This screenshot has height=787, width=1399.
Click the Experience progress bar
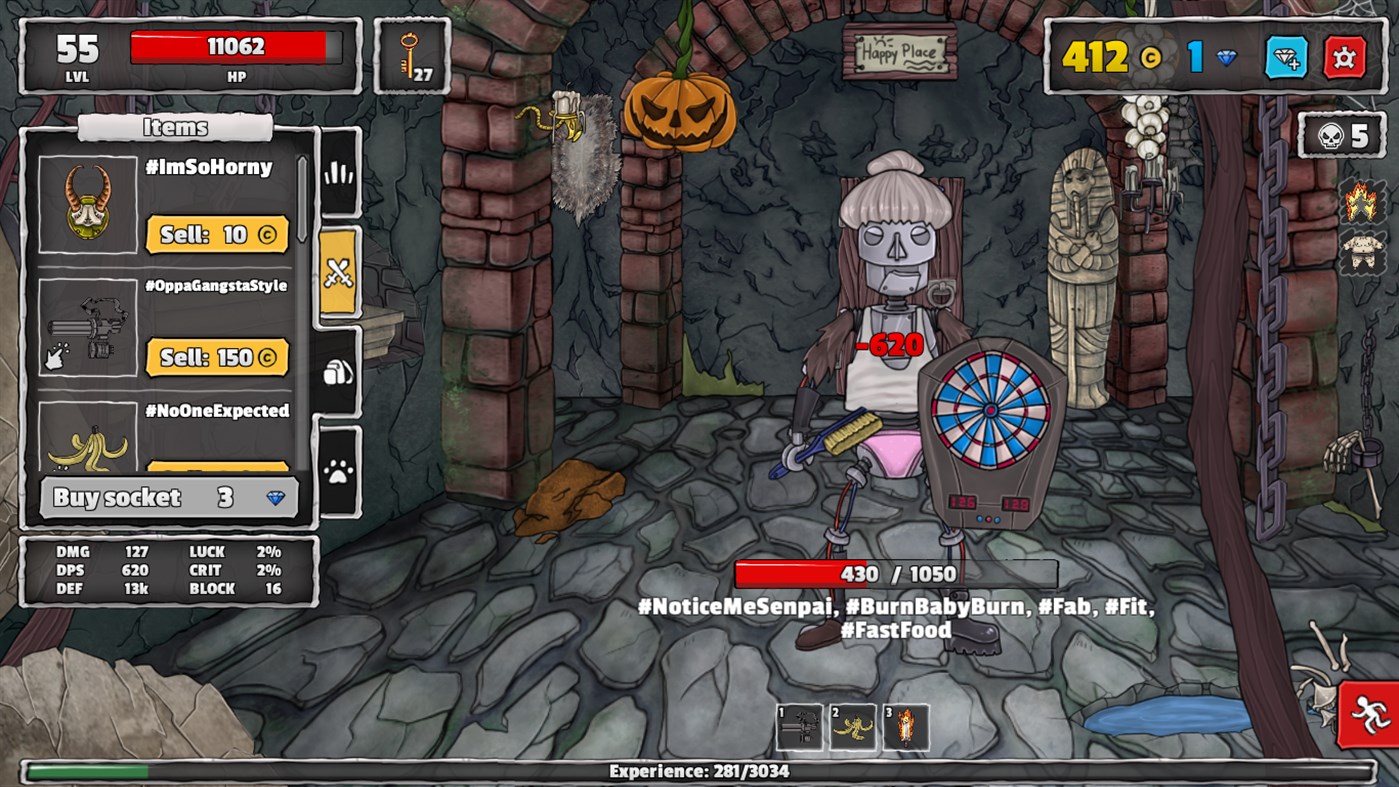(699, 771)
